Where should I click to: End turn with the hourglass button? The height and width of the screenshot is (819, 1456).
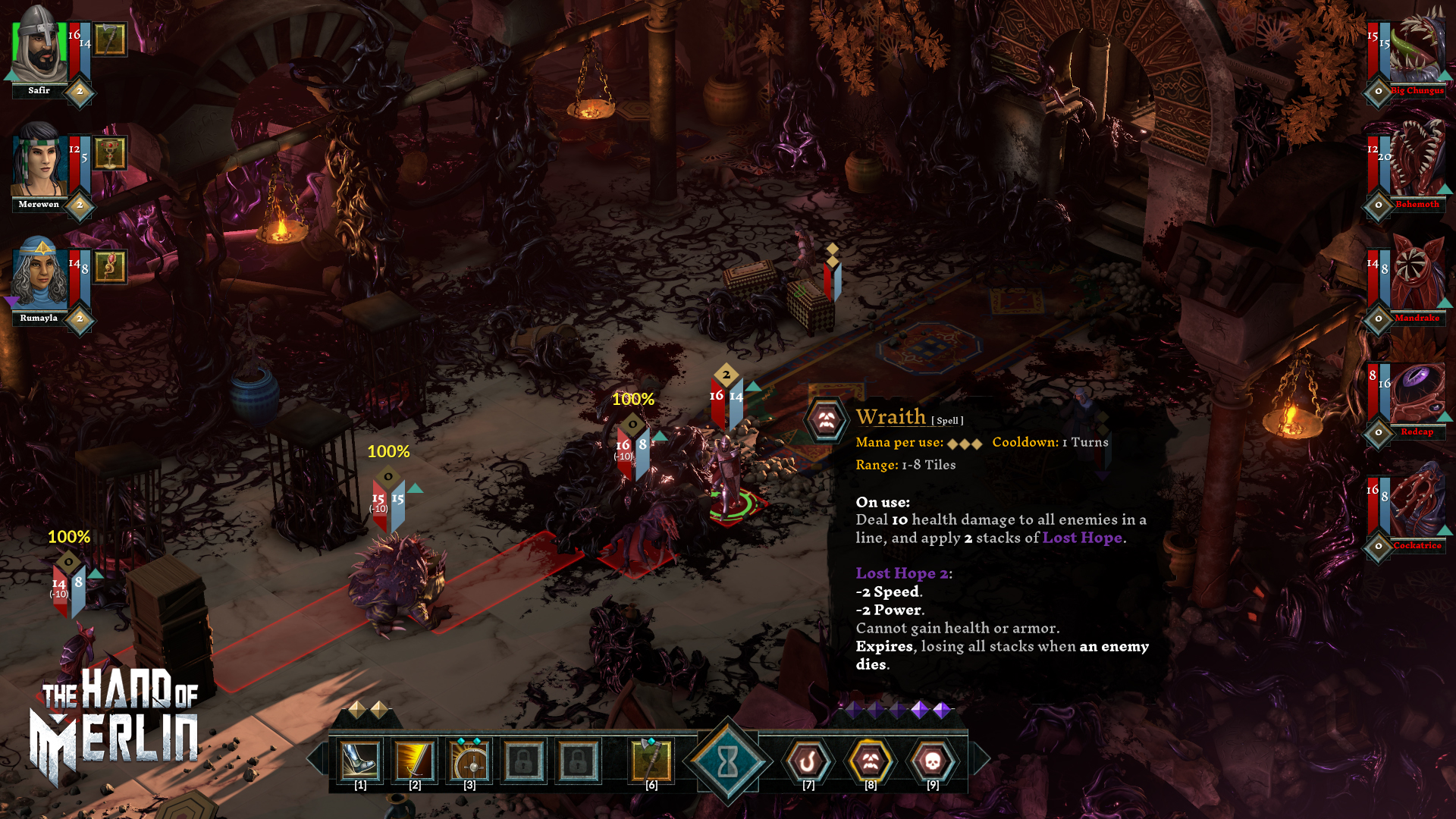point(728,761)
